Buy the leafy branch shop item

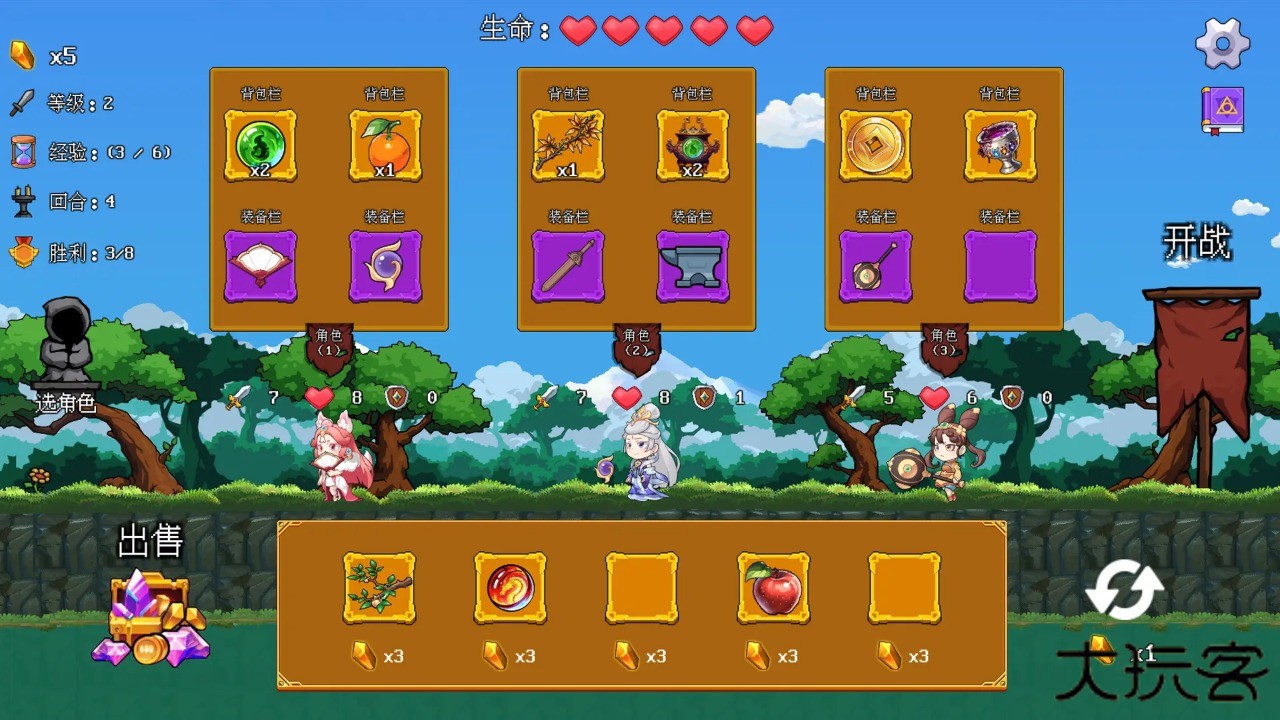379,588
